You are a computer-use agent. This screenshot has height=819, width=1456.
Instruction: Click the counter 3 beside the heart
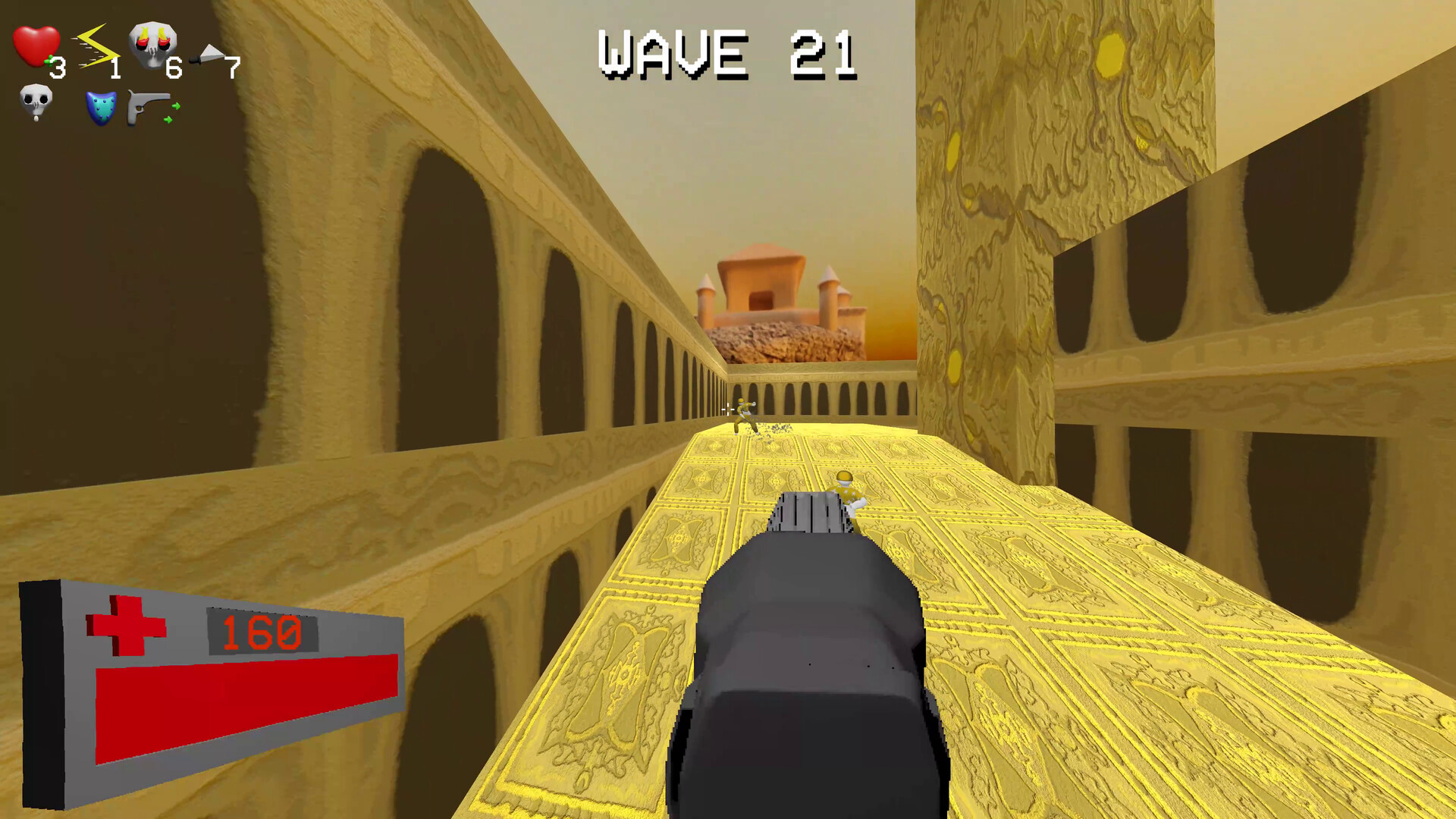[x=57, y=68]
